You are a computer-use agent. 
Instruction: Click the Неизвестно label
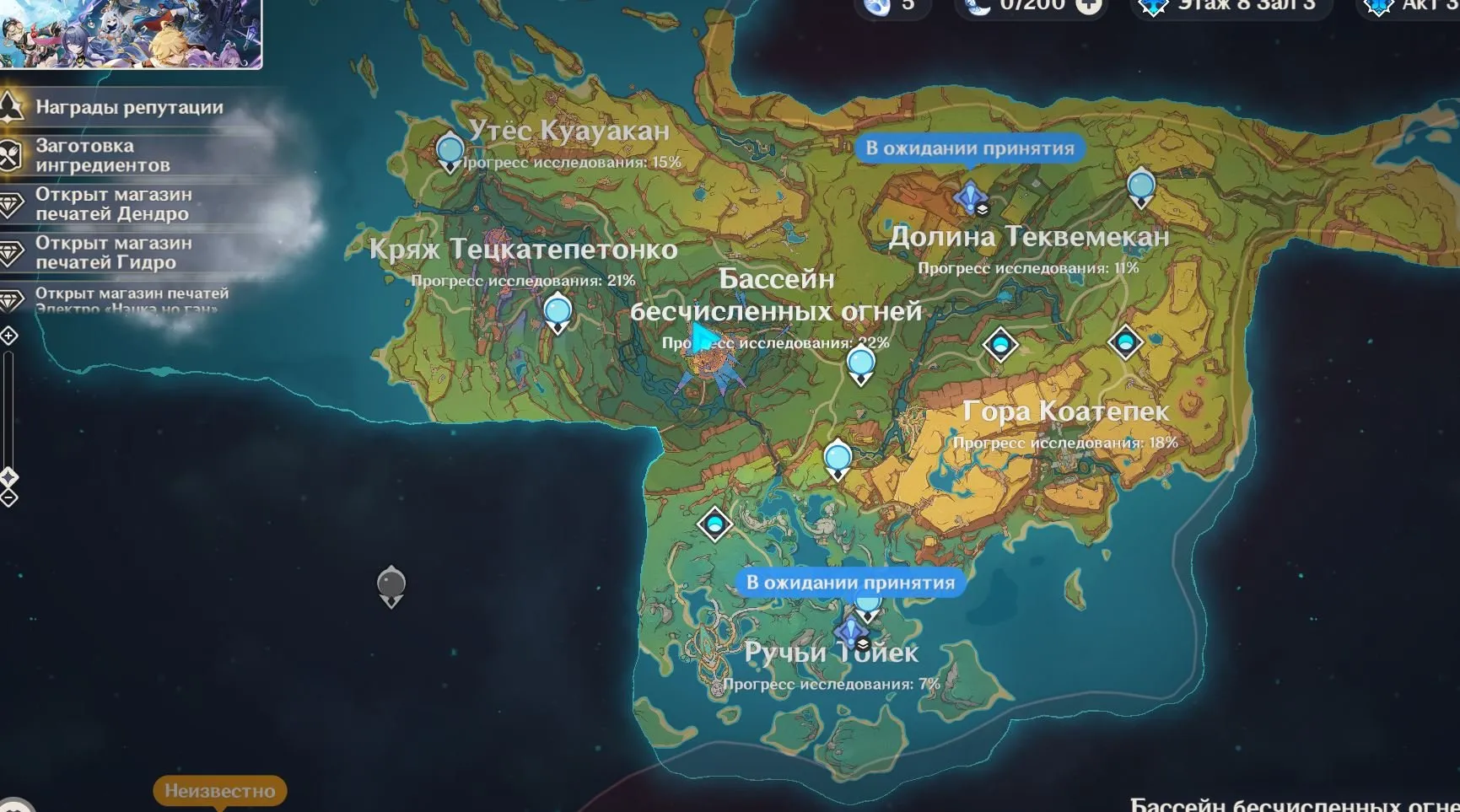(x=219, y=791)
